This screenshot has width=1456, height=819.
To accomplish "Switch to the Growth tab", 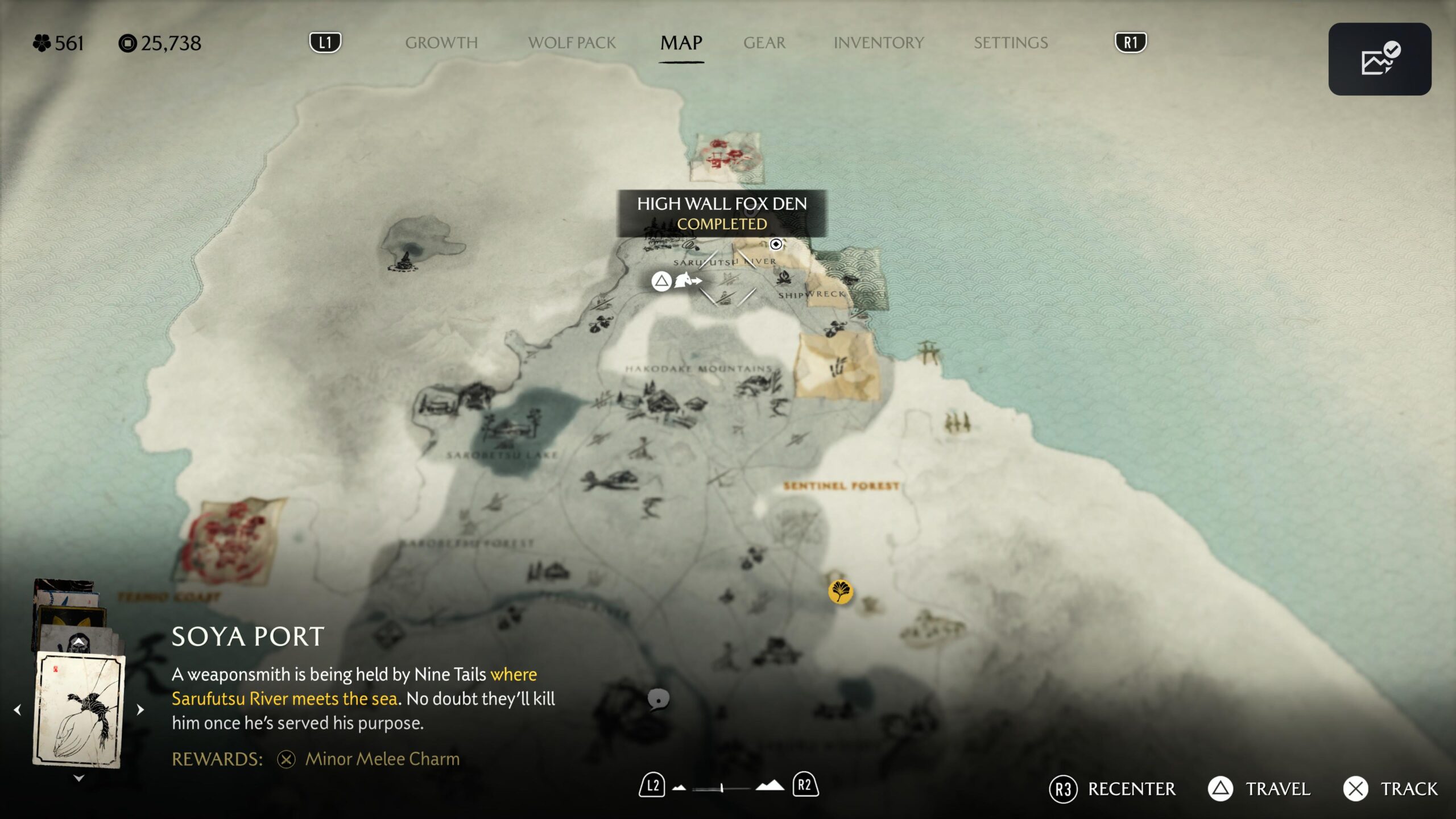I will (x=441, y=43).
